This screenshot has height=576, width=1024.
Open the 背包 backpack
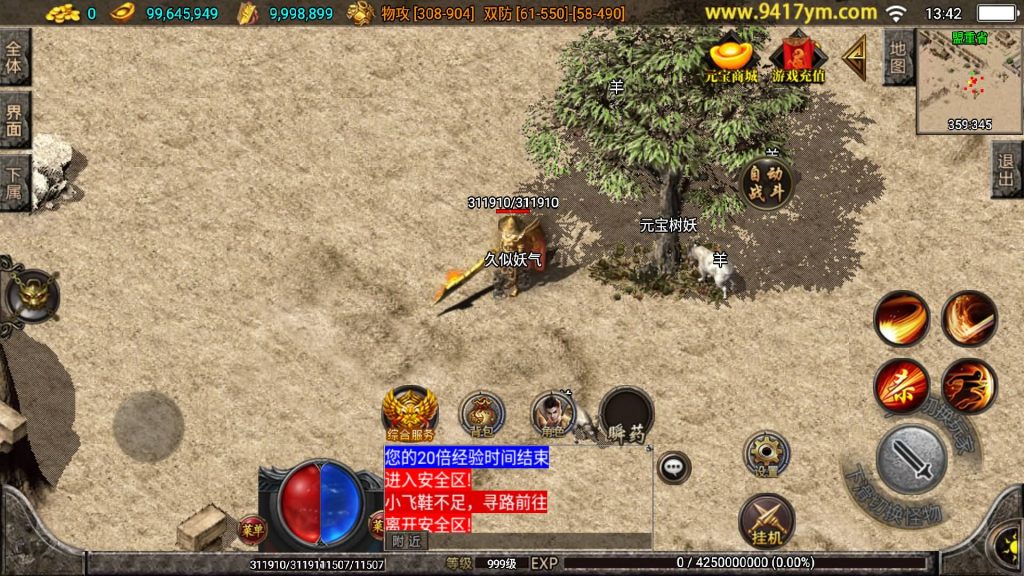481,413
